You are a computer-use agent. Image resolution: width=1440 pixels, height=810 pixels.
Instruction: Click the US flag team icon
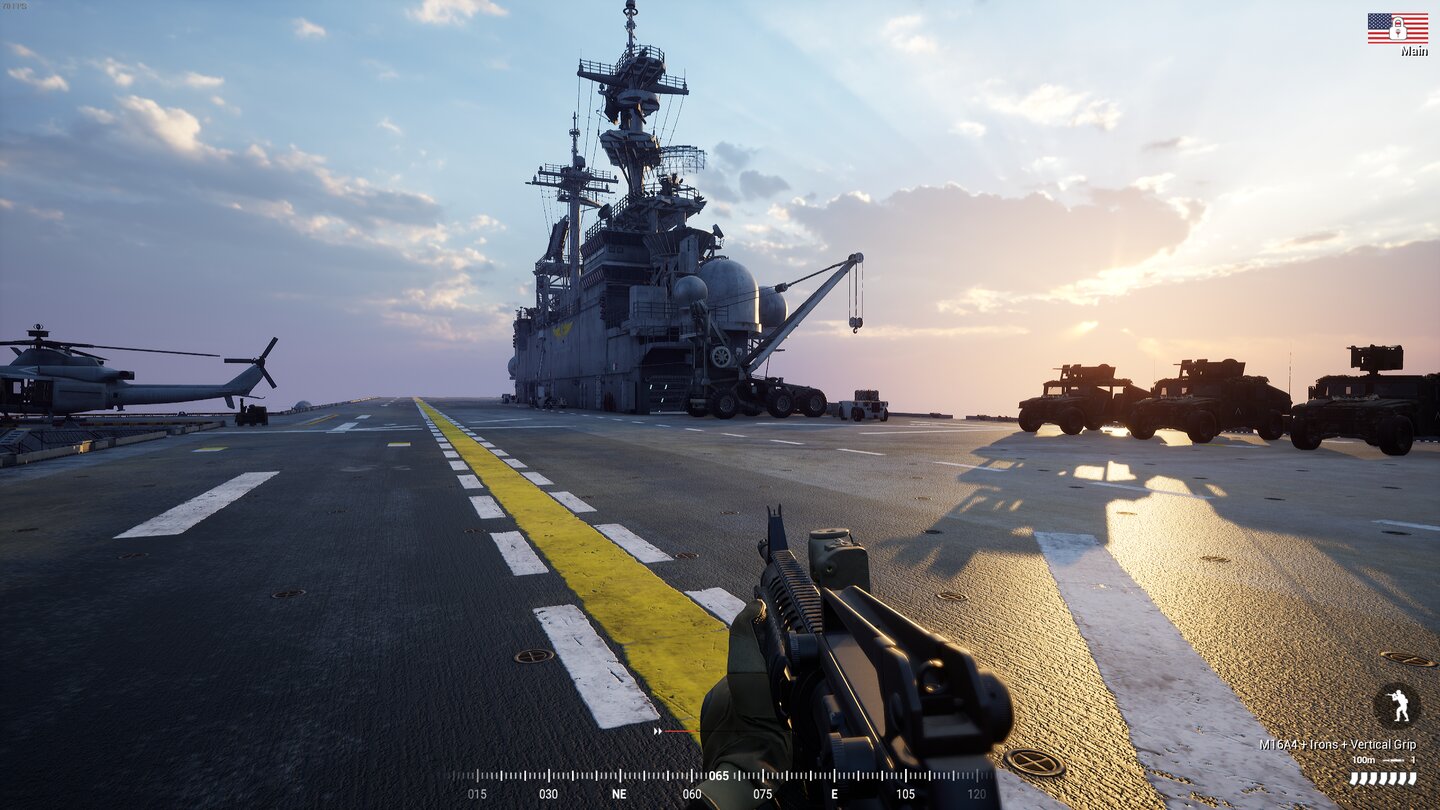[x=1397, y=28]
